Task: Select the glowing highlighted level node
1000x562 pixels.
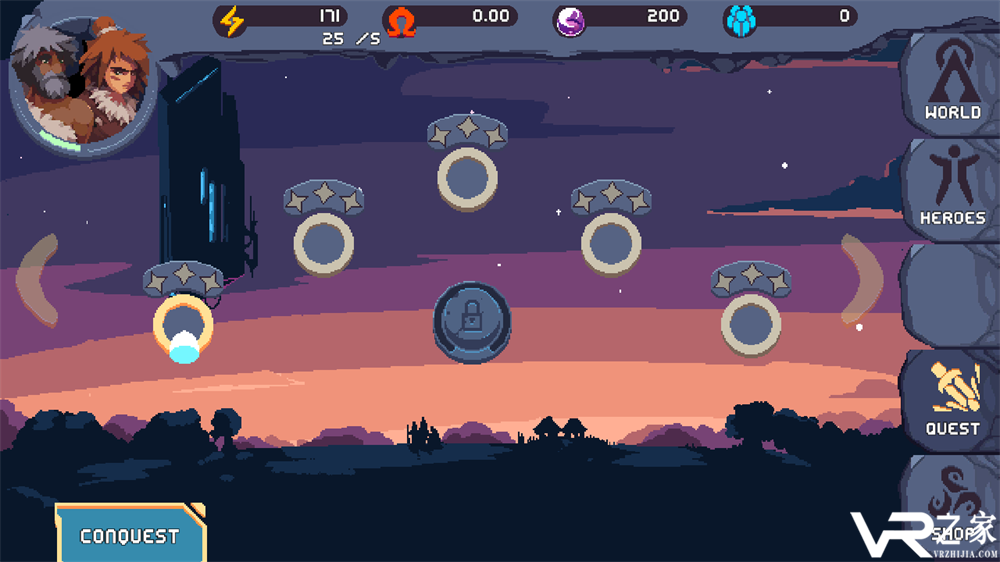Action: [x=182, y=326]
